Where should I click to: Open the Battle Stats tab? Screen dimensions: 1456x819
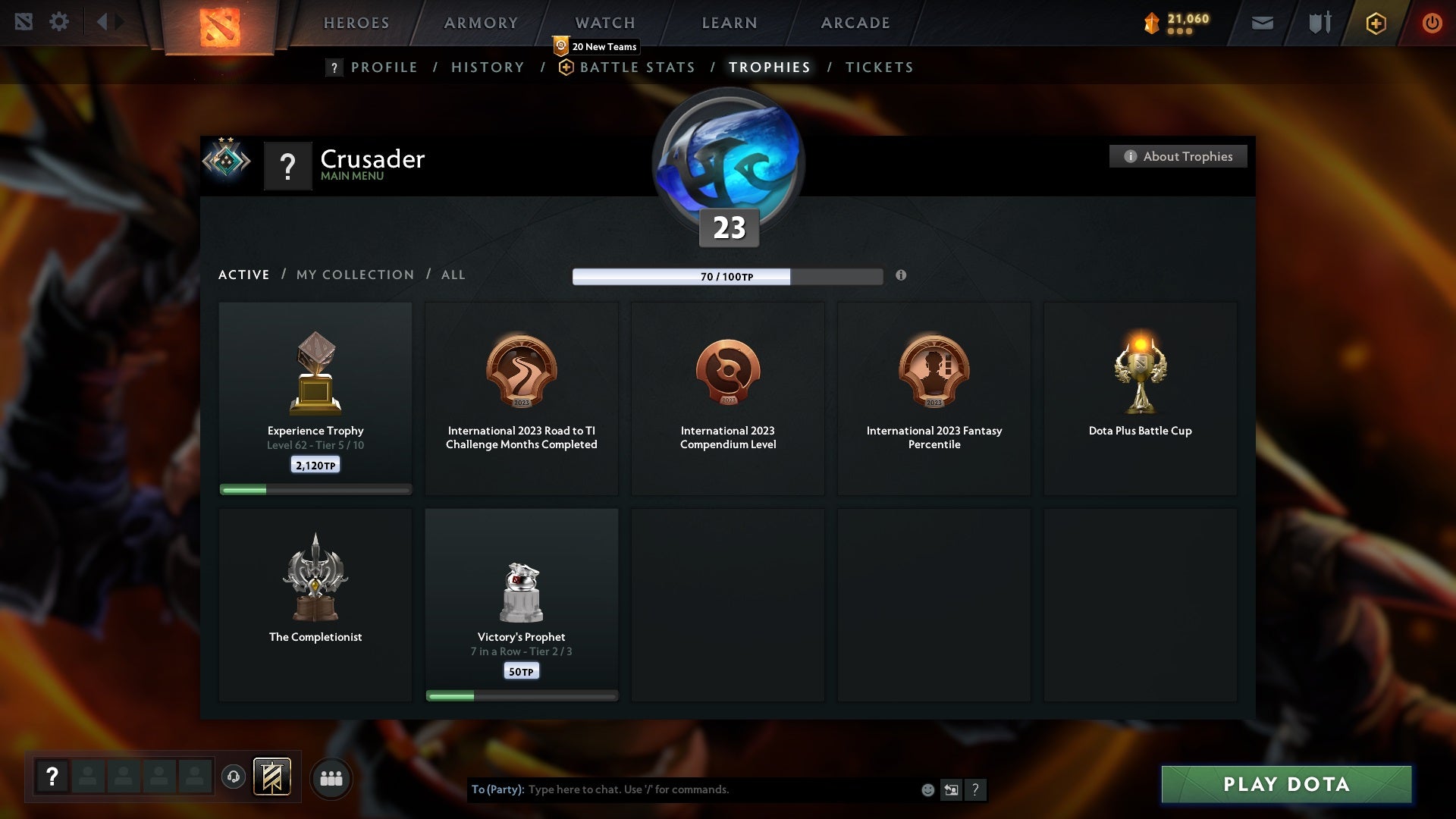click(637, 67)
